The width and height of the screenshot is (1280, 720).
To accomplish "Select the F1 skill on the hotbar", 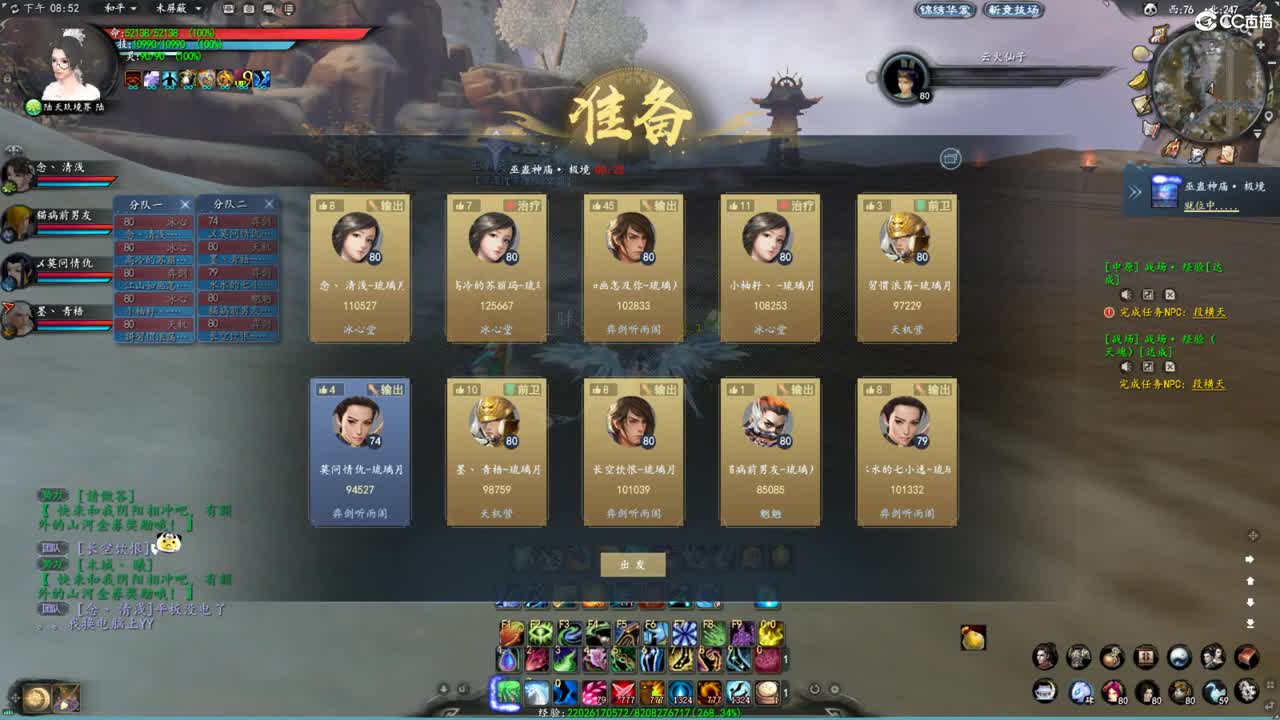I will coord(512,631).
